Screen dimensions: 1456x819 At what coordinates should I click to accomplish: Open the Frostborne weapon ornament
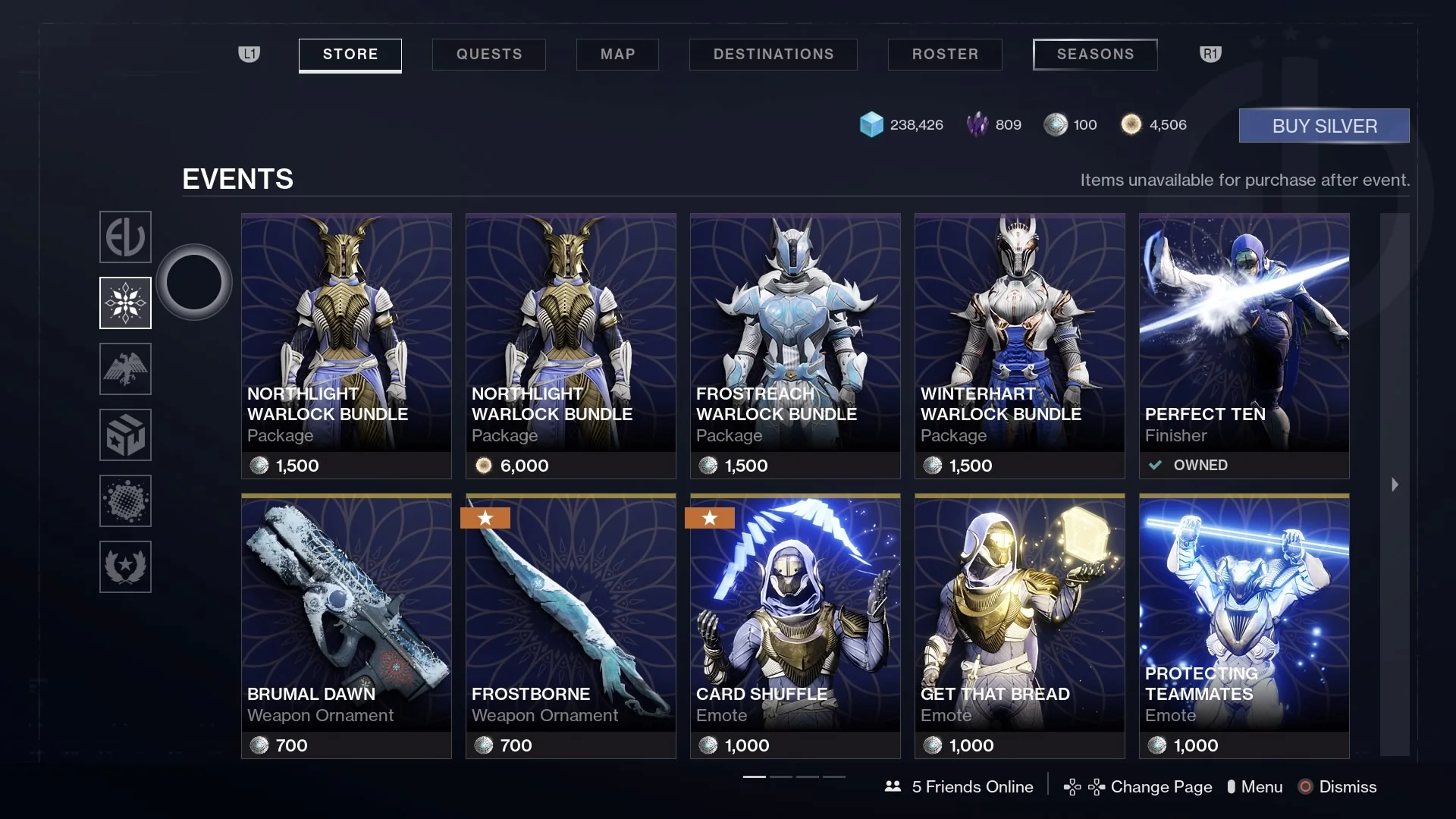570,626
